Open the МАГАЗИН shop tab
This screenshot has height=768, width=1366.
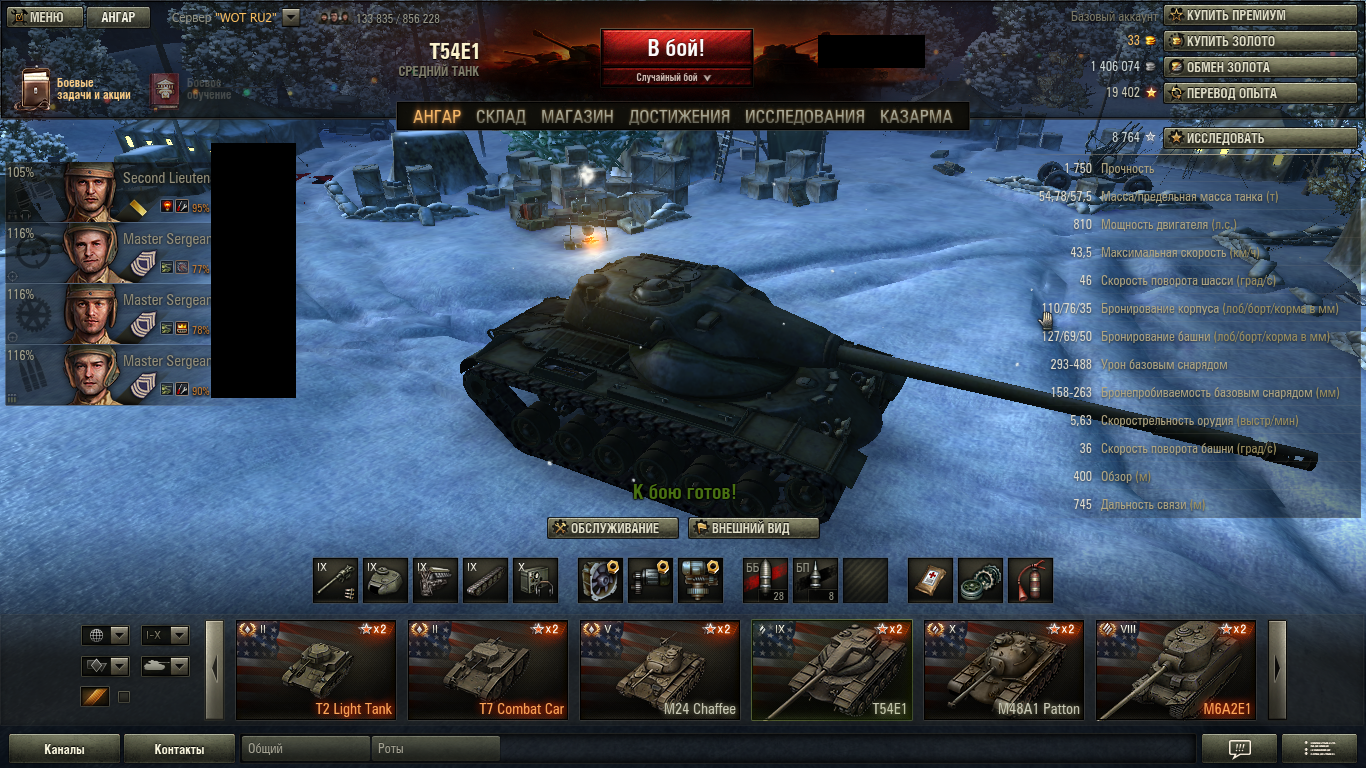click(577, 116)
